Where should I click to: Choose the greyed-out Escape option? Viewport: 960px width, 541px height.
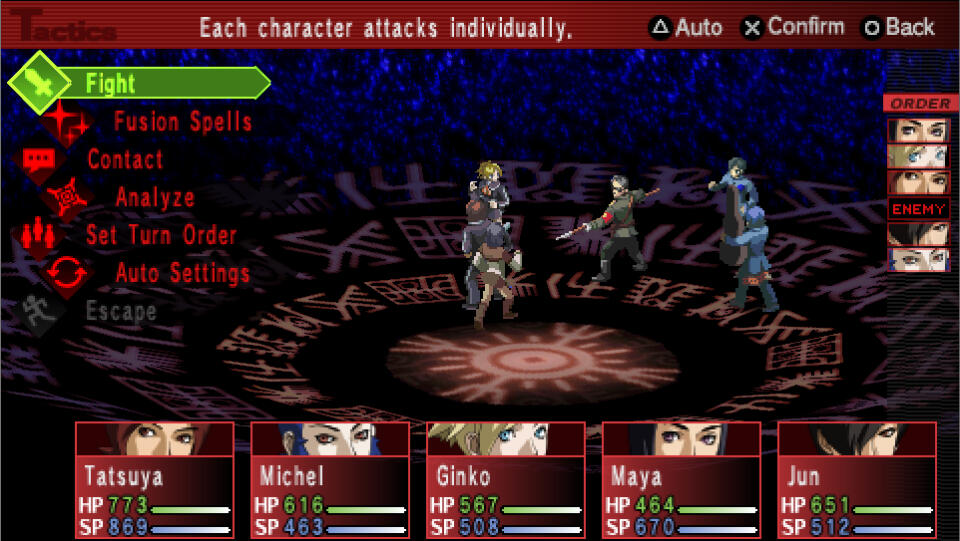[x=120, y=311]
